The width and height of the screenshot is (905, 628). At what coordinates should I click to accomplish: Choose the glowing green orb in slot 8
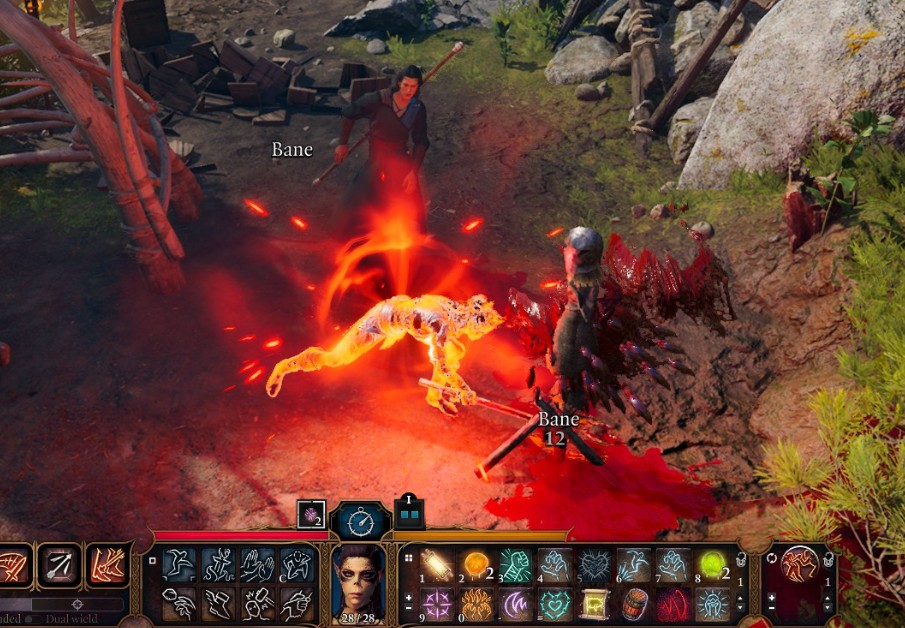tap(711, 565)
